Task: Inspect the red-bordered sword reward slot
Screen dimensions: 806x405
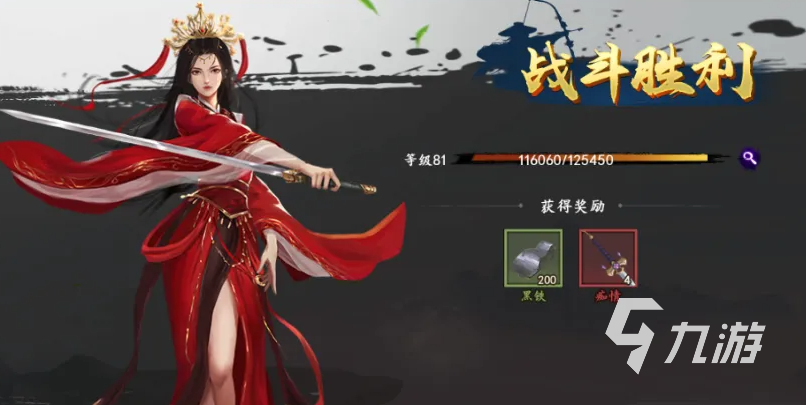Action: pos(607,259)
